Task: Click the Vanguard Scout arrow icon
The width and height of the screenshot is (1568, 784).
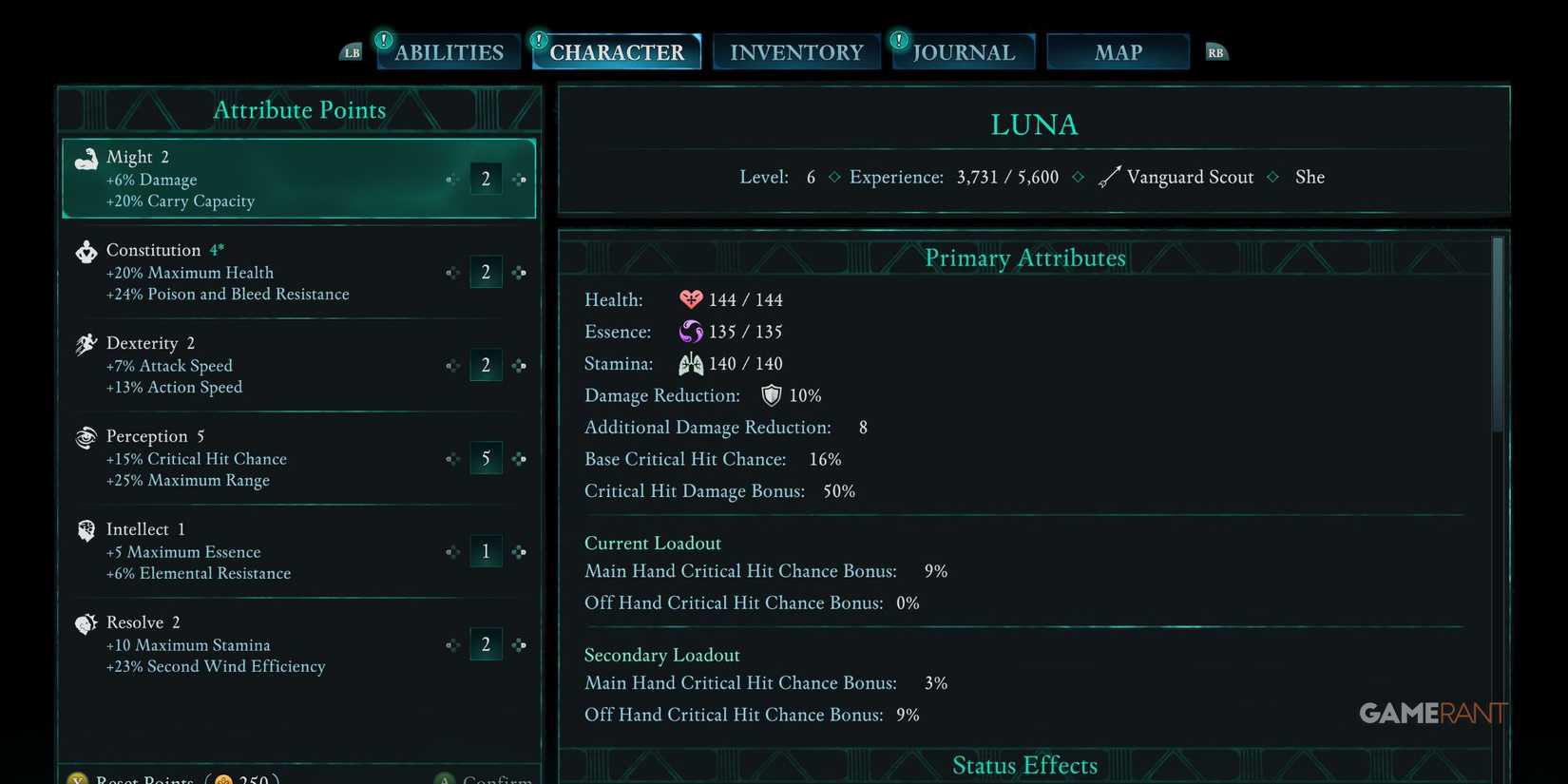Action: coord(1109,176)
